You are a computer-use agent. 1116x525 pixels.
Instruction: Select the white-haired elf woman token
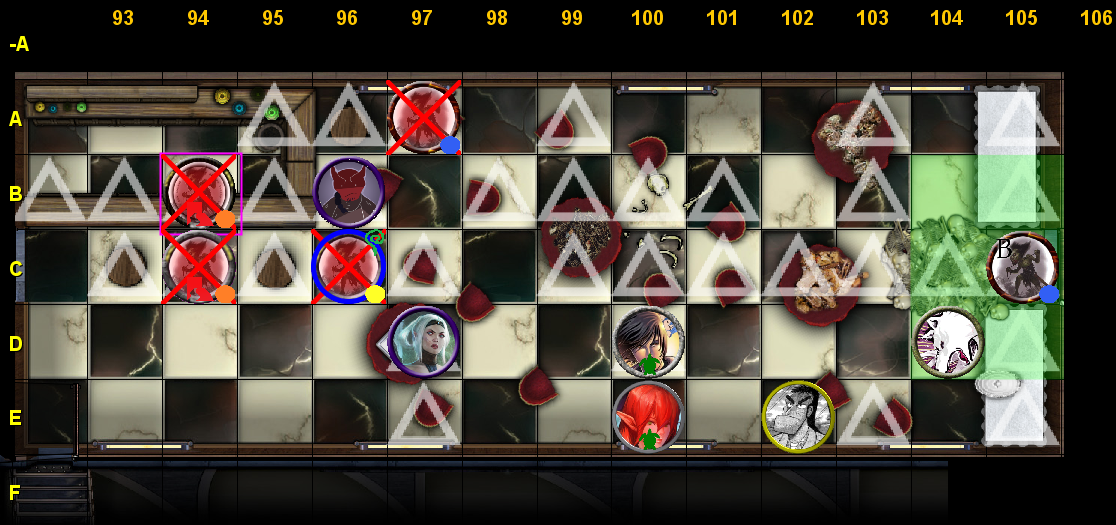pos(423,342)
